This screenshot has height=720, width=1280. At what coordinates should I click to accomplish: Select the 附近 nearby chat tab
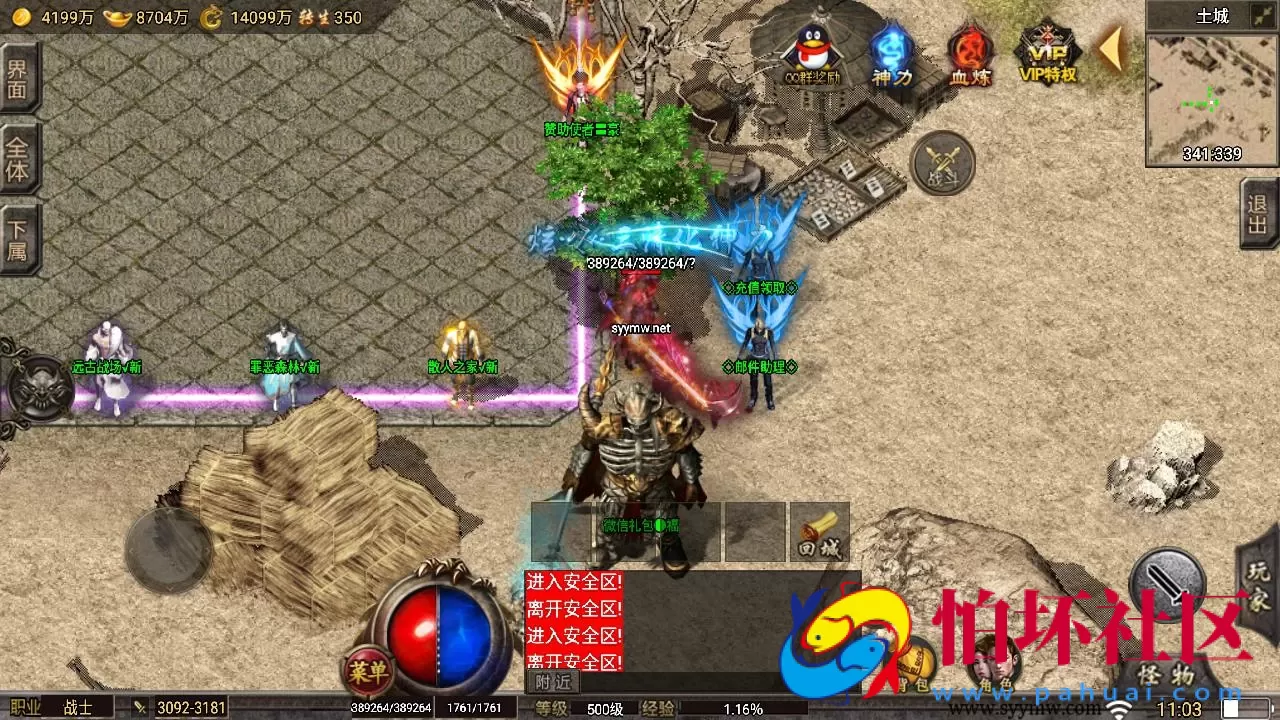[552, 683]
